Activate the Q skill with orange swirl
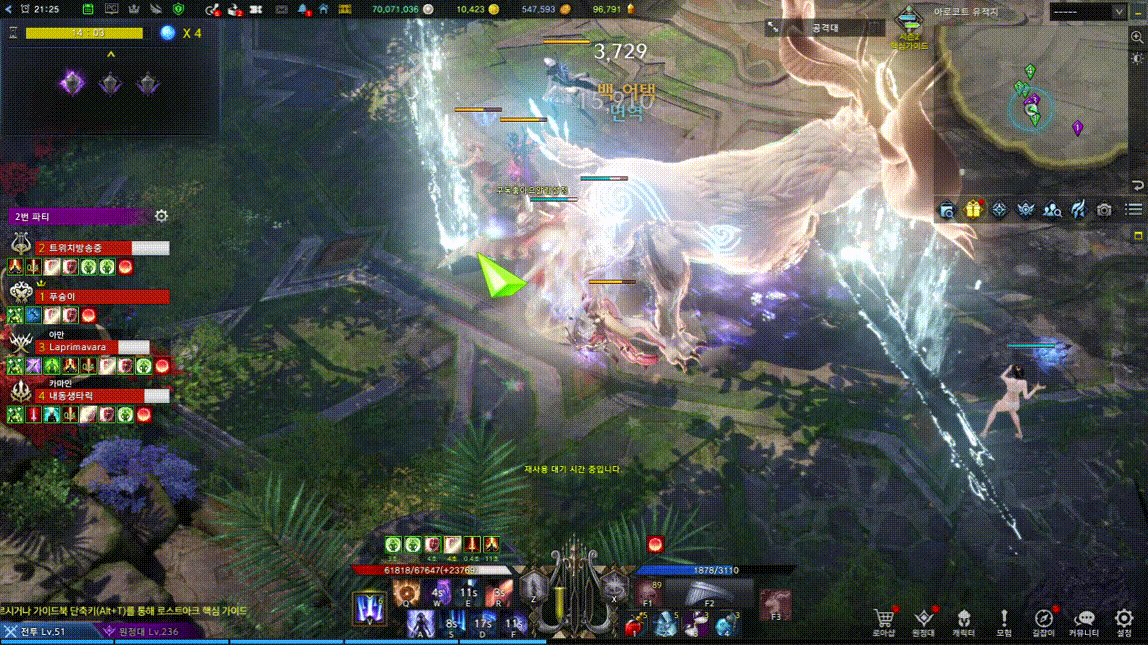1148x645 pixels. coord(406,593)
